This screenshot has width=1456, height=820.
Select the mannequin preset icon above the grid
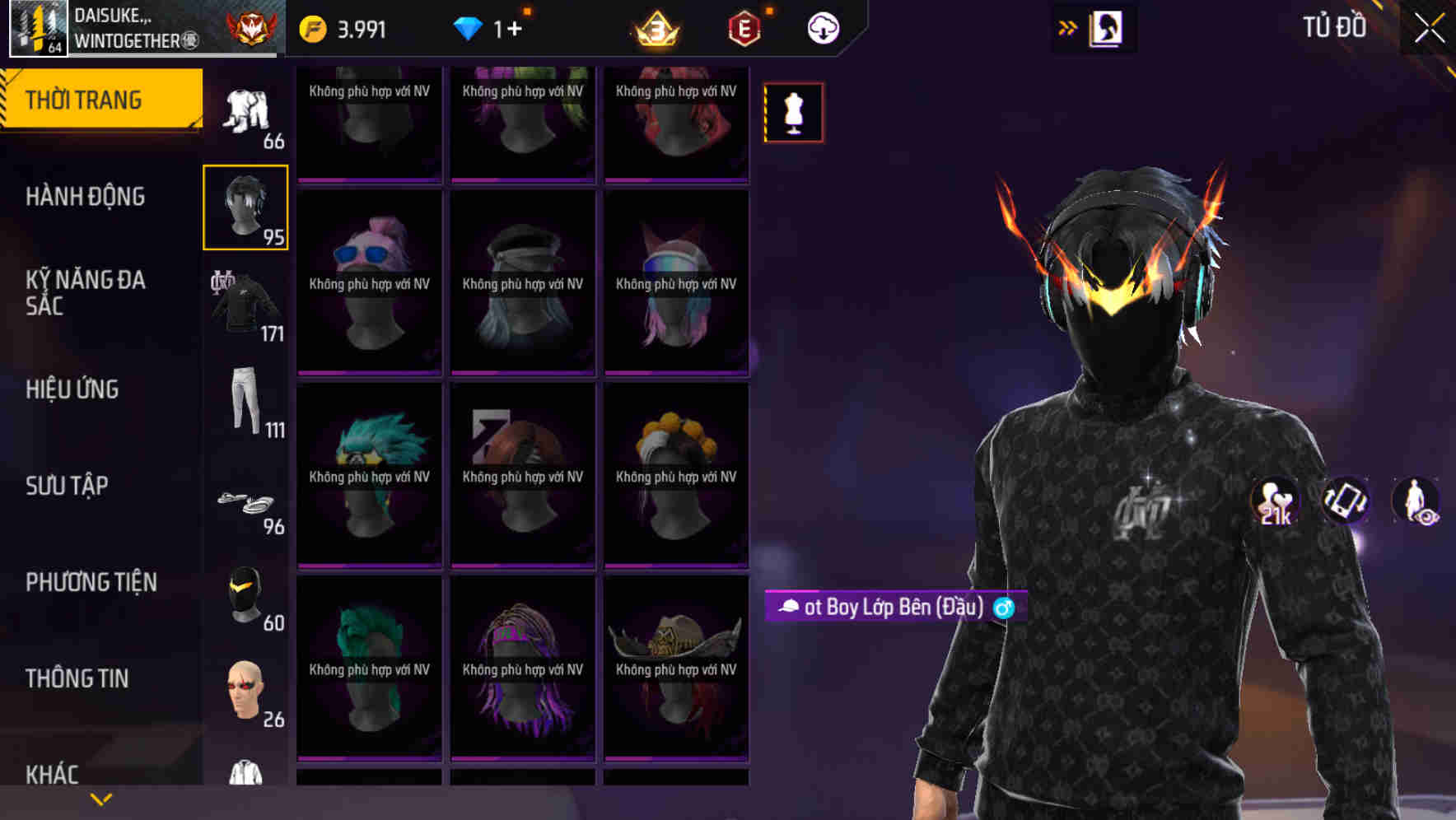tap(793, 112)
